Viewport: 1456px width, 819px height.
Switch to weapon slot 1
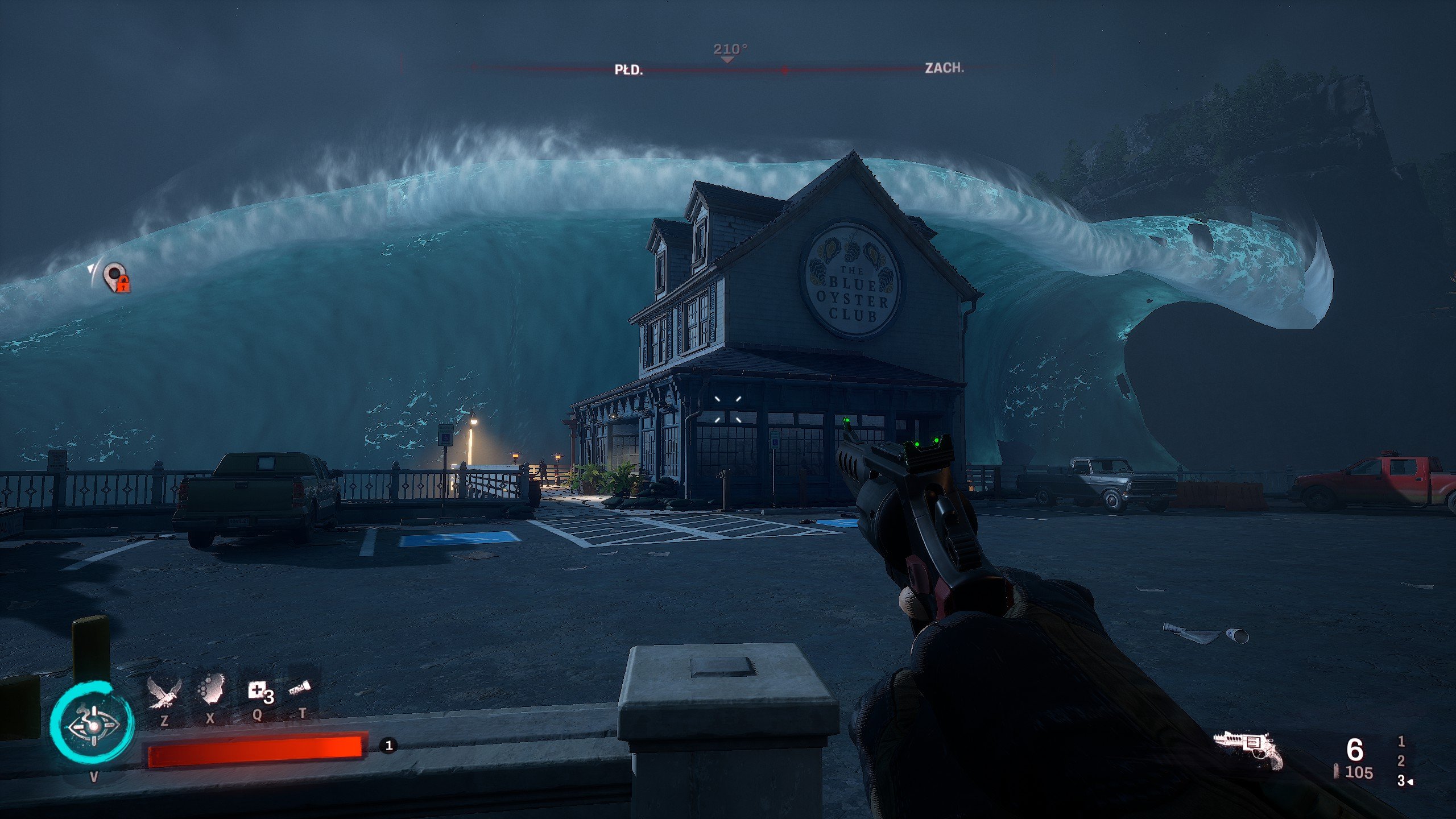pos(1401,741)
